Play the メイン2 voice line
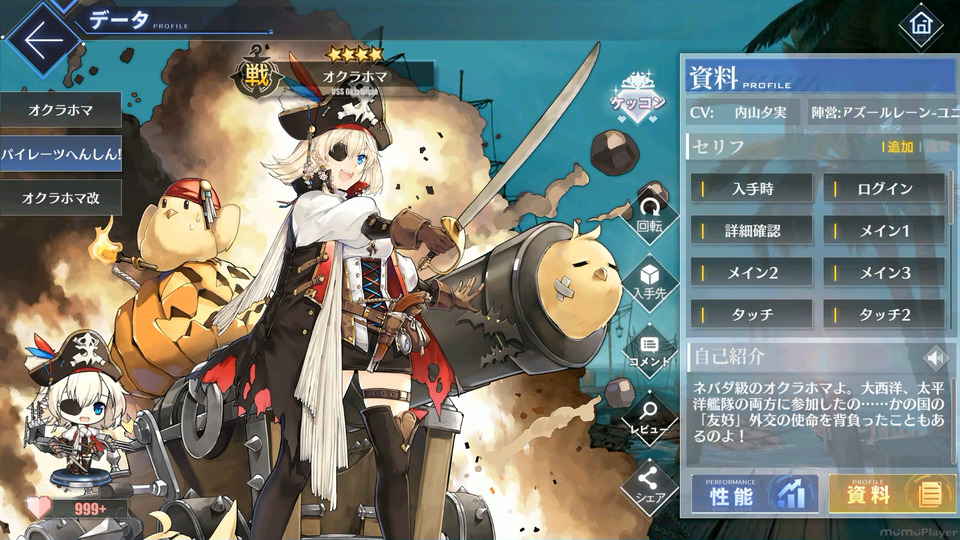960x540 pixels. tap(753, 272)
